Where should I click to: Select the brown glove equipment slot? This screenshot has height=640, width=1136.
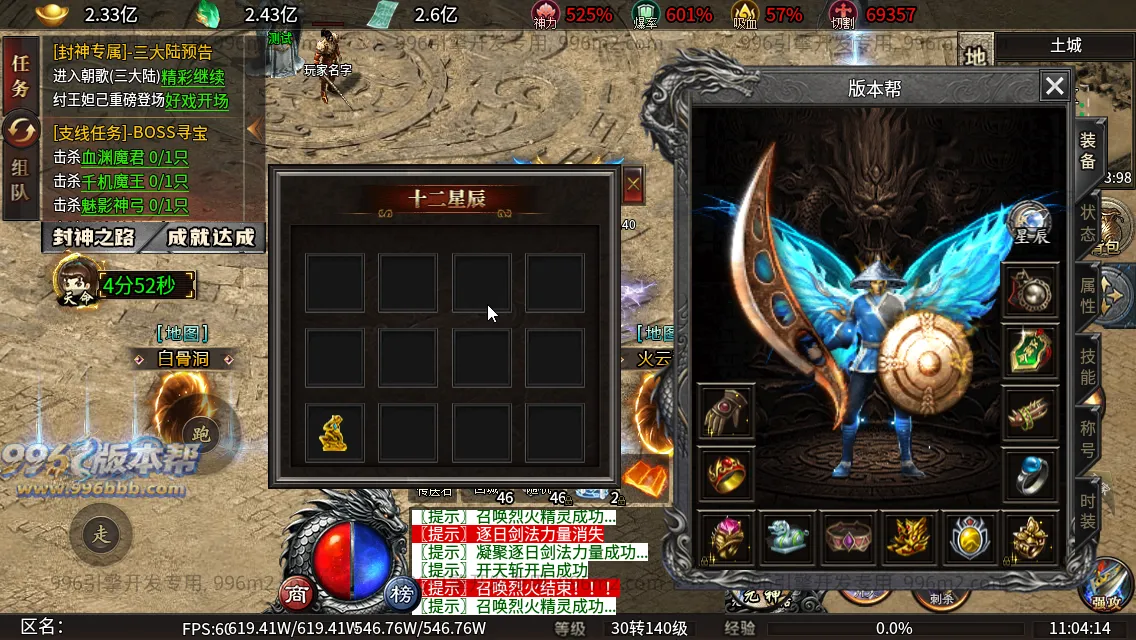[727, 413]
